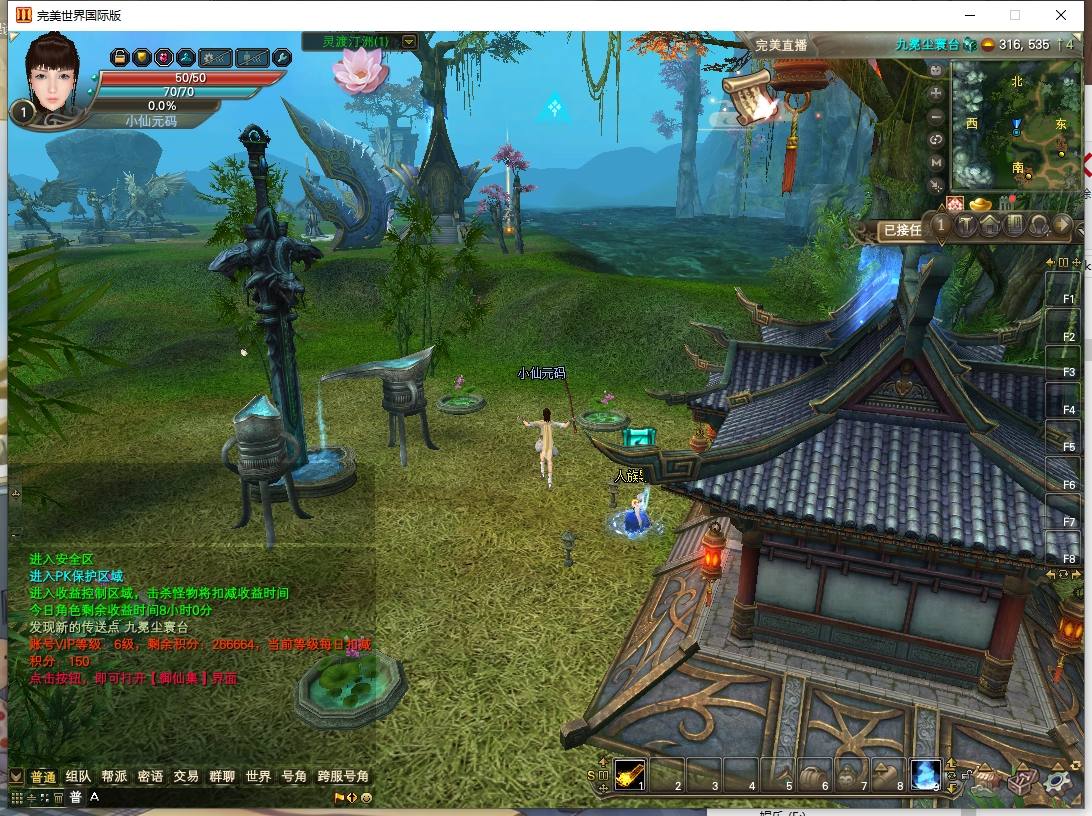Switch to the 组队 chat tab

[x=78, y=776]
